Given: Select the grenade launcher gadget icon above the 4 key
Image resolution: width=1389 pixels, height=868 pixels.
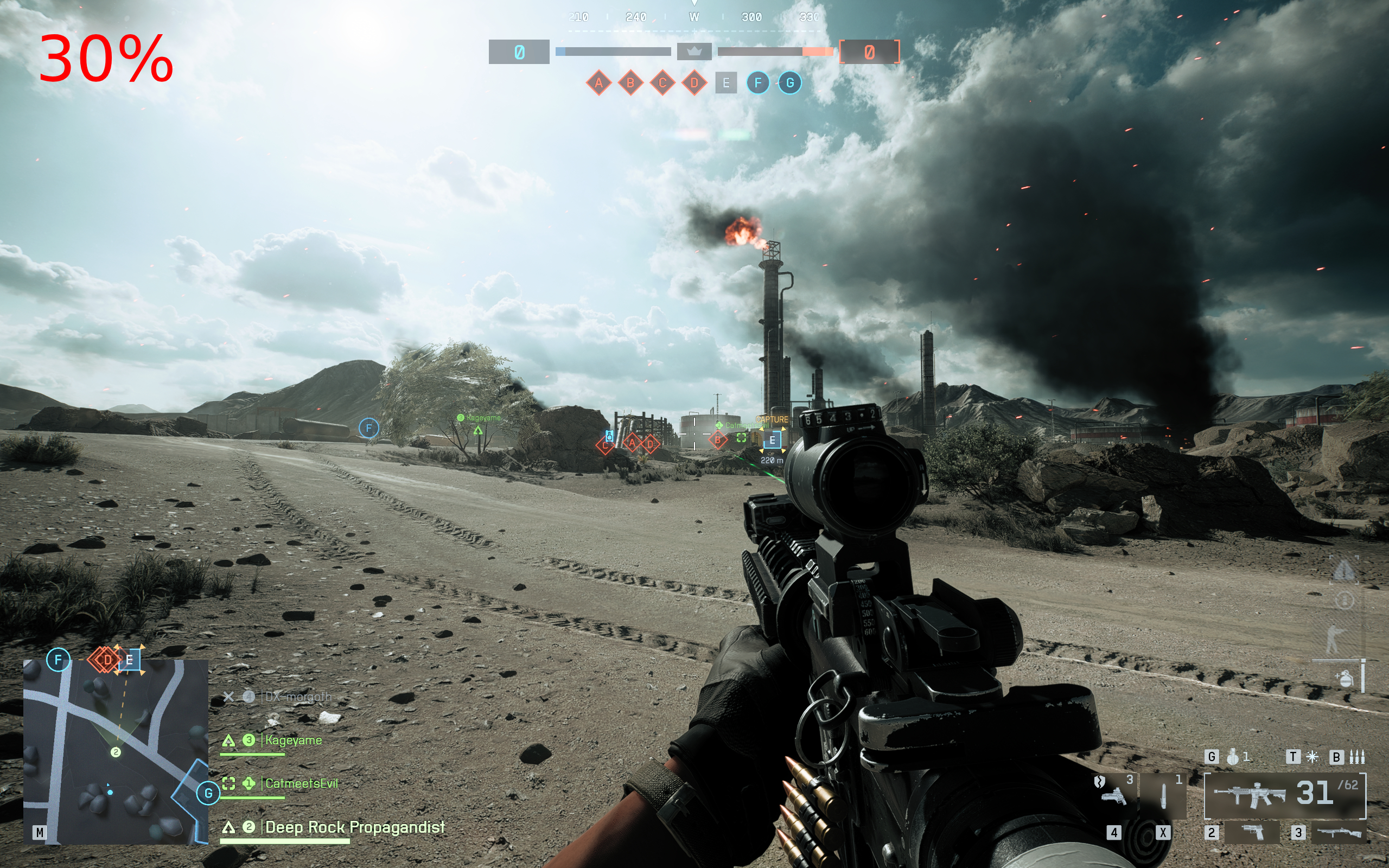Looking at the screenshot, I should (1114, 797).
